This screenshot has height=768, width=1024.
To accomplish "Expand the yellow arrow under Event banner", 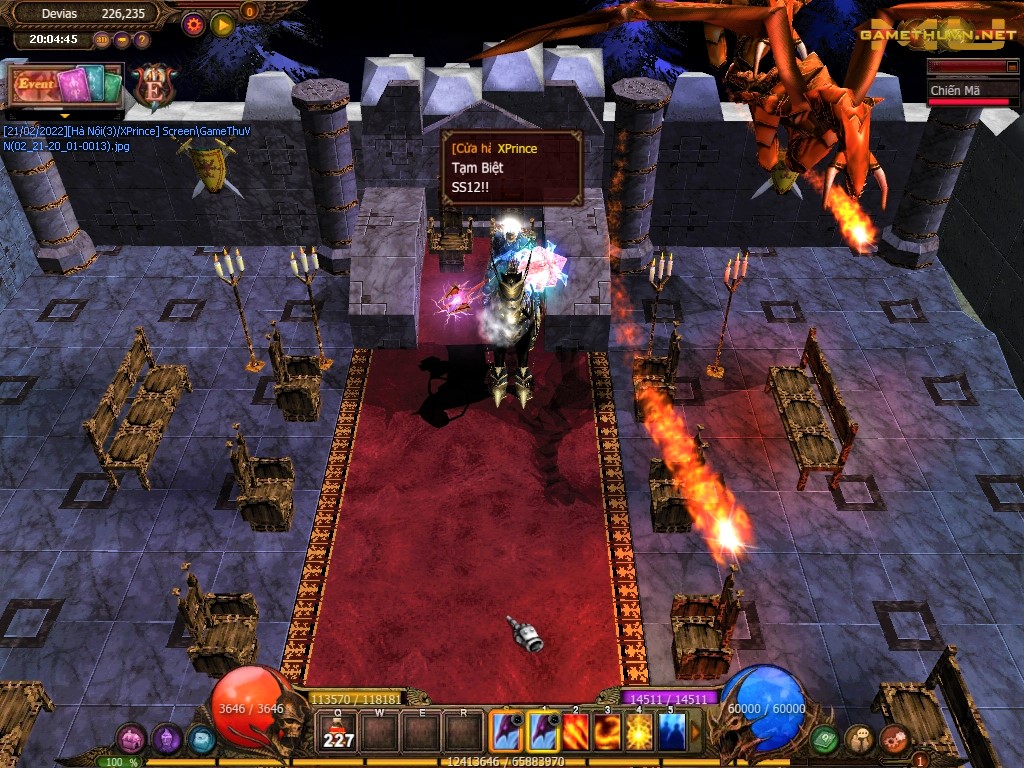I will [x=66, y=113].
